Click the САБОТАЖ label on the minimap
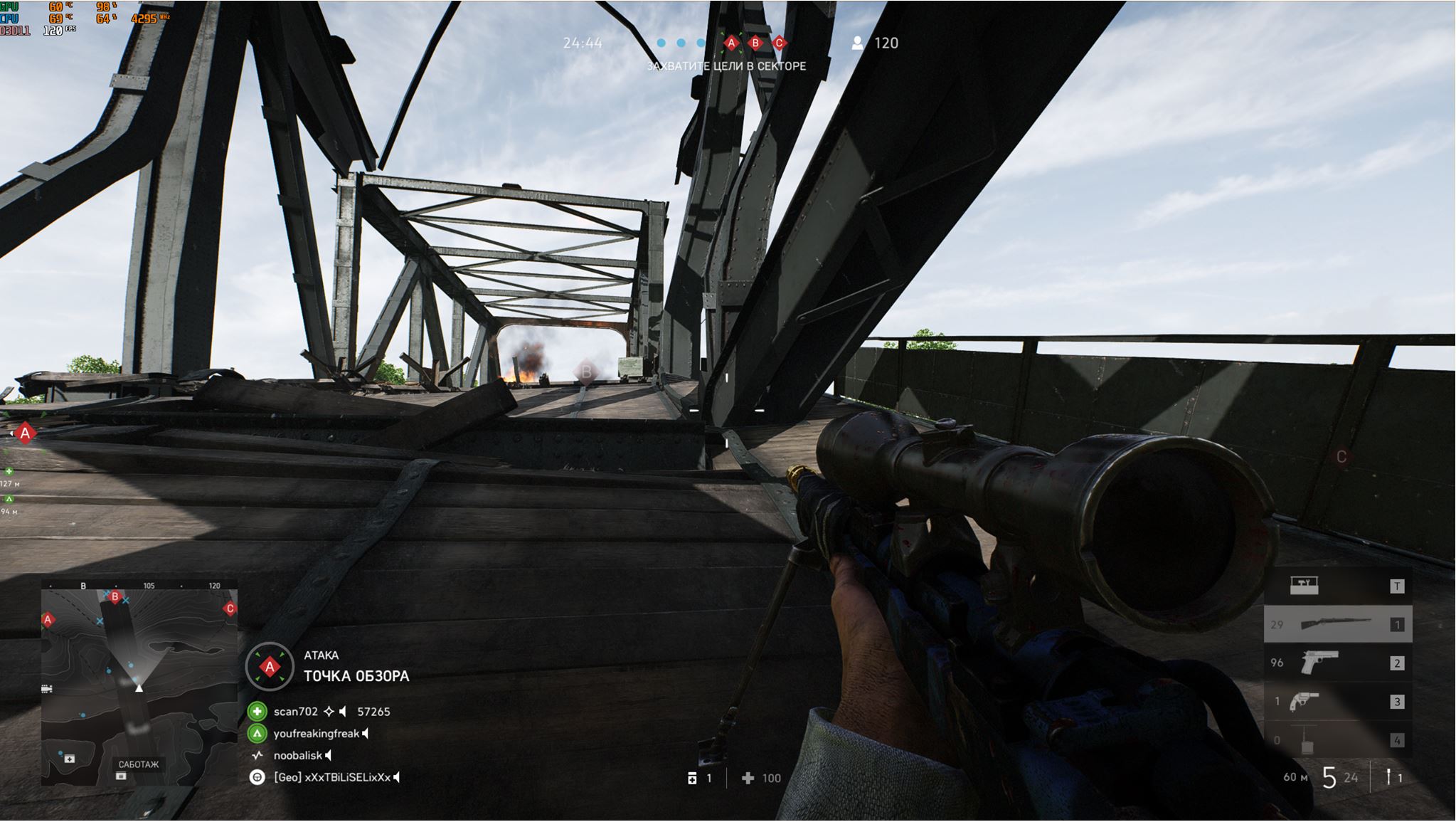 tap(139, 764)
